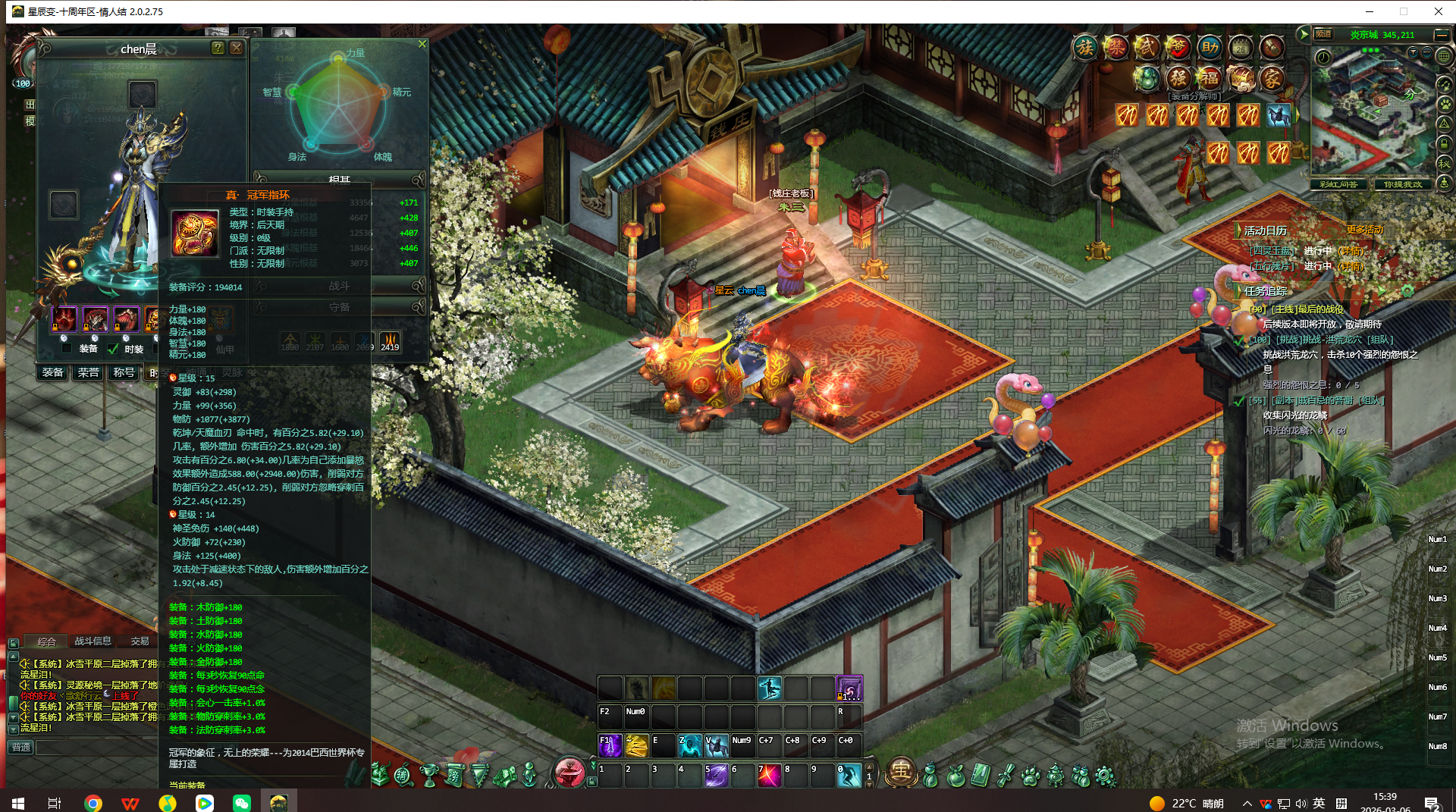
Task: Open the 族 clan icon
Action: 1085,48
